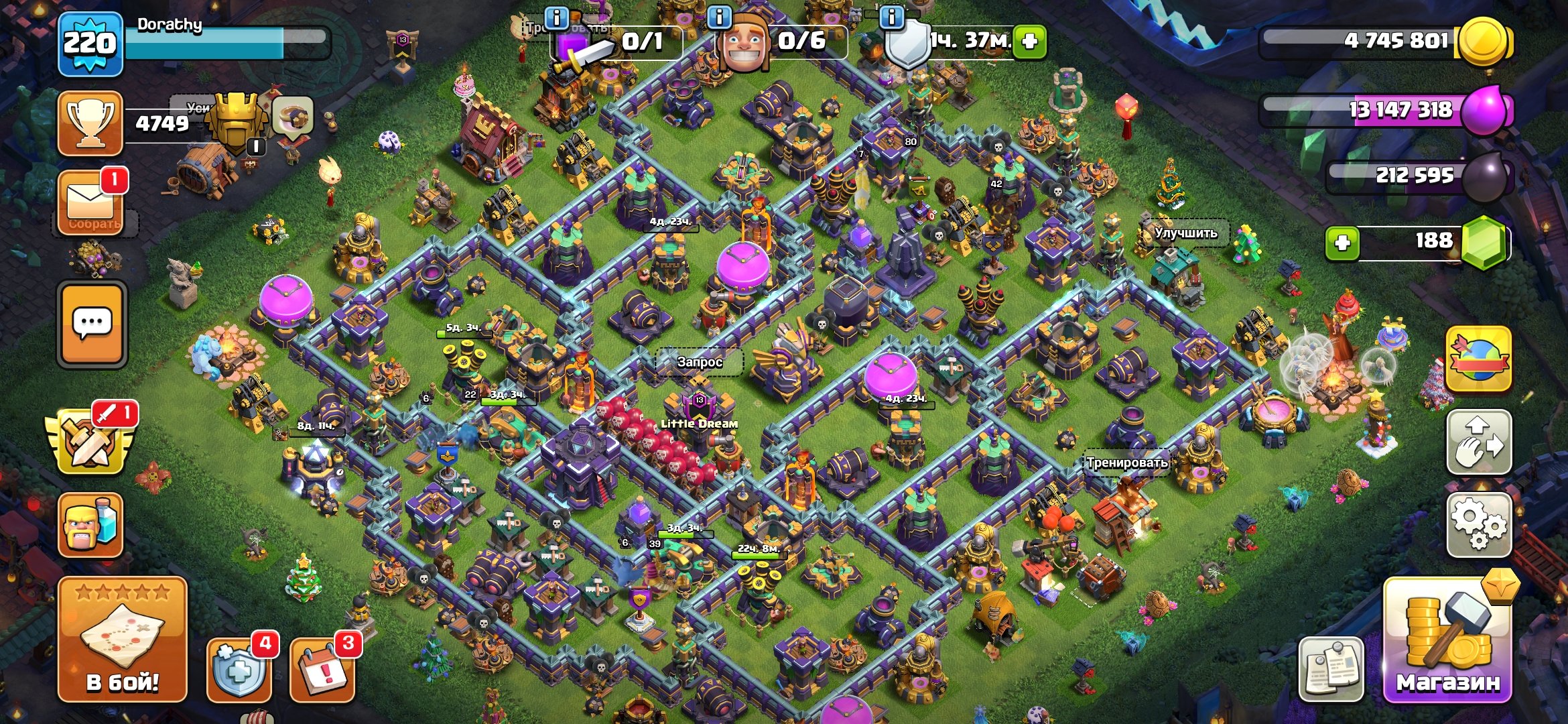
Task: Open the pinned notes list
Action: (x=1331, y=668)
